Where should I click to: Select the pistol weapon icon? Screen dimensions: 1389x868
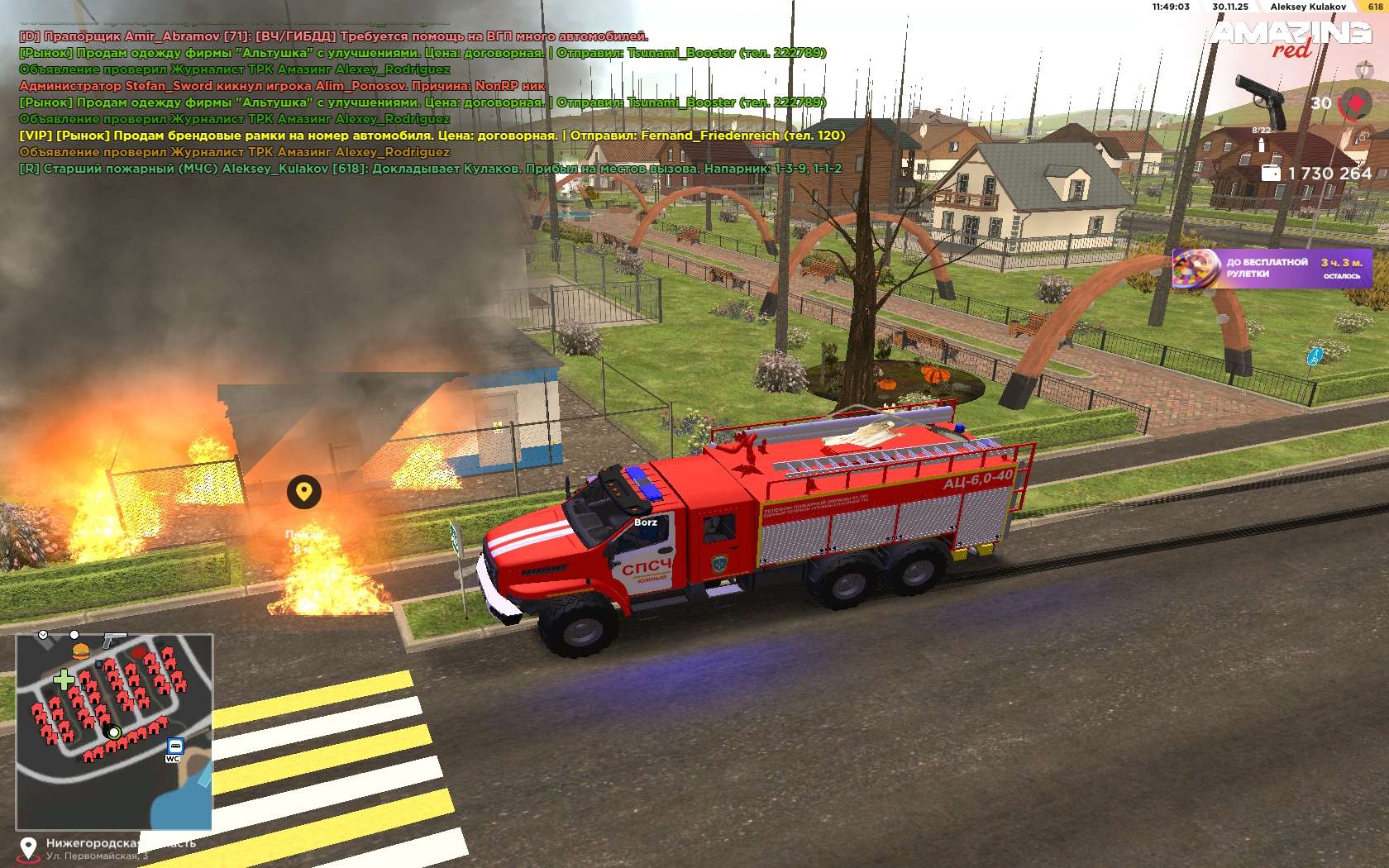[x=1259, y=97]
